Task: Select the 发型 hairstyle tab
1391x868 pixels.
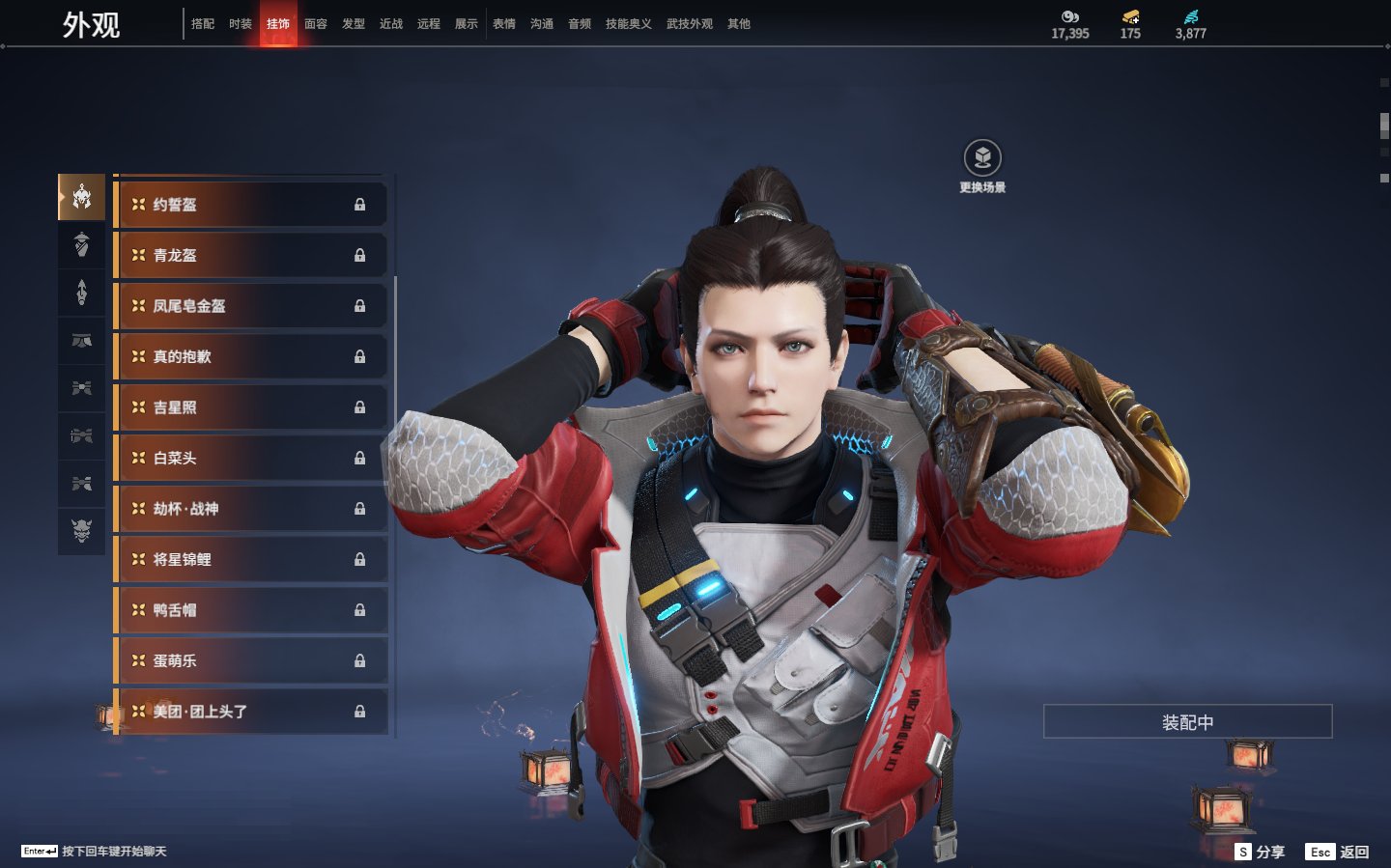Action: point(354,24)
